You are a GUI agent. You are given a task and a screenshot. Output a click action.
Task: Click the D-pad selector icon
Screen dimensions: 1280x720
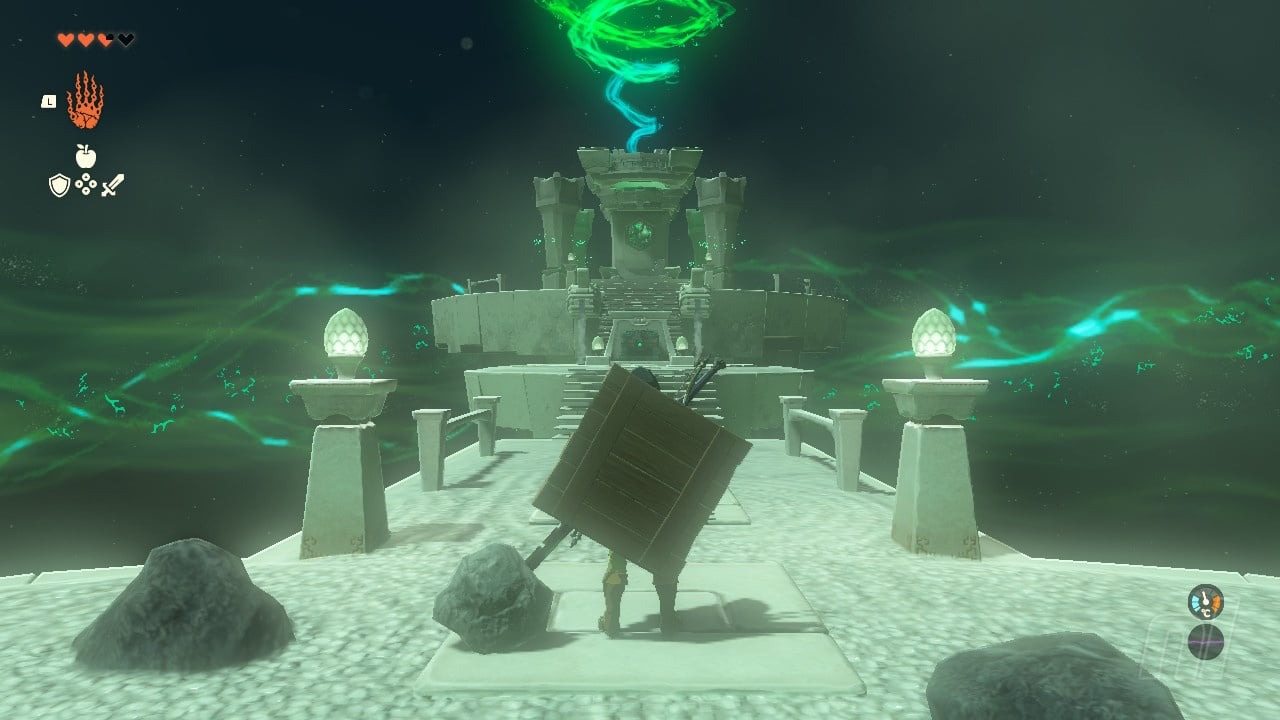click(86, 183)
